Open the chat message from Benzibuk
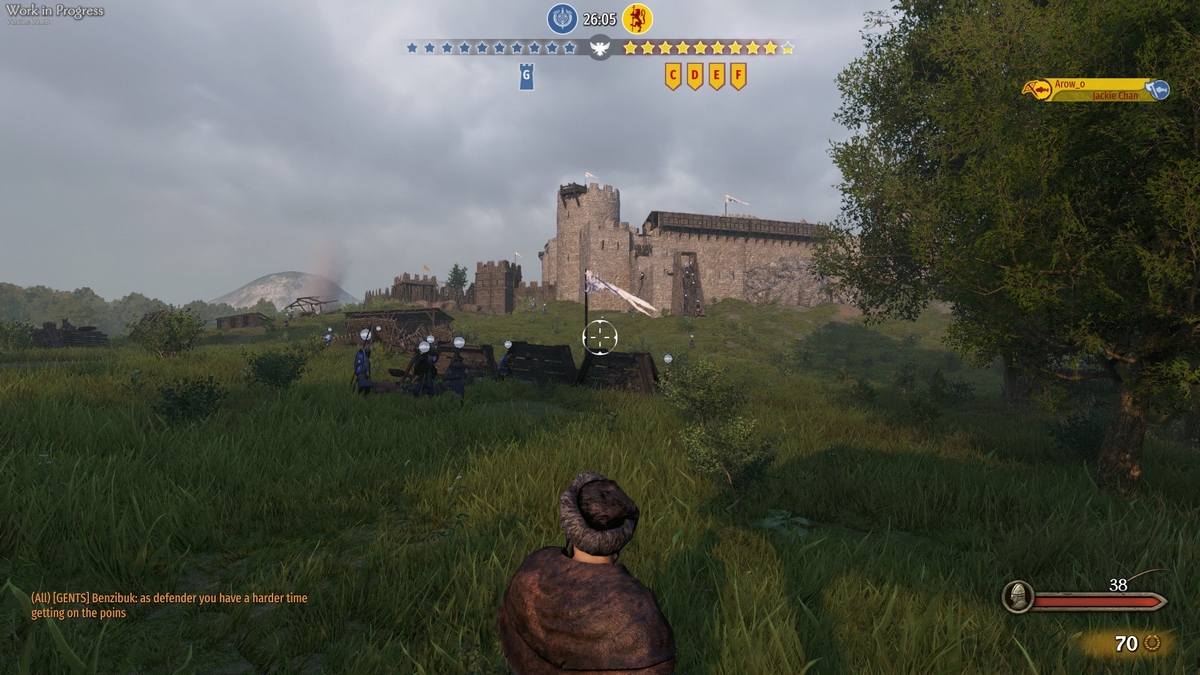The height and width of the screenshot is (675, 1200). click(169, 605)
